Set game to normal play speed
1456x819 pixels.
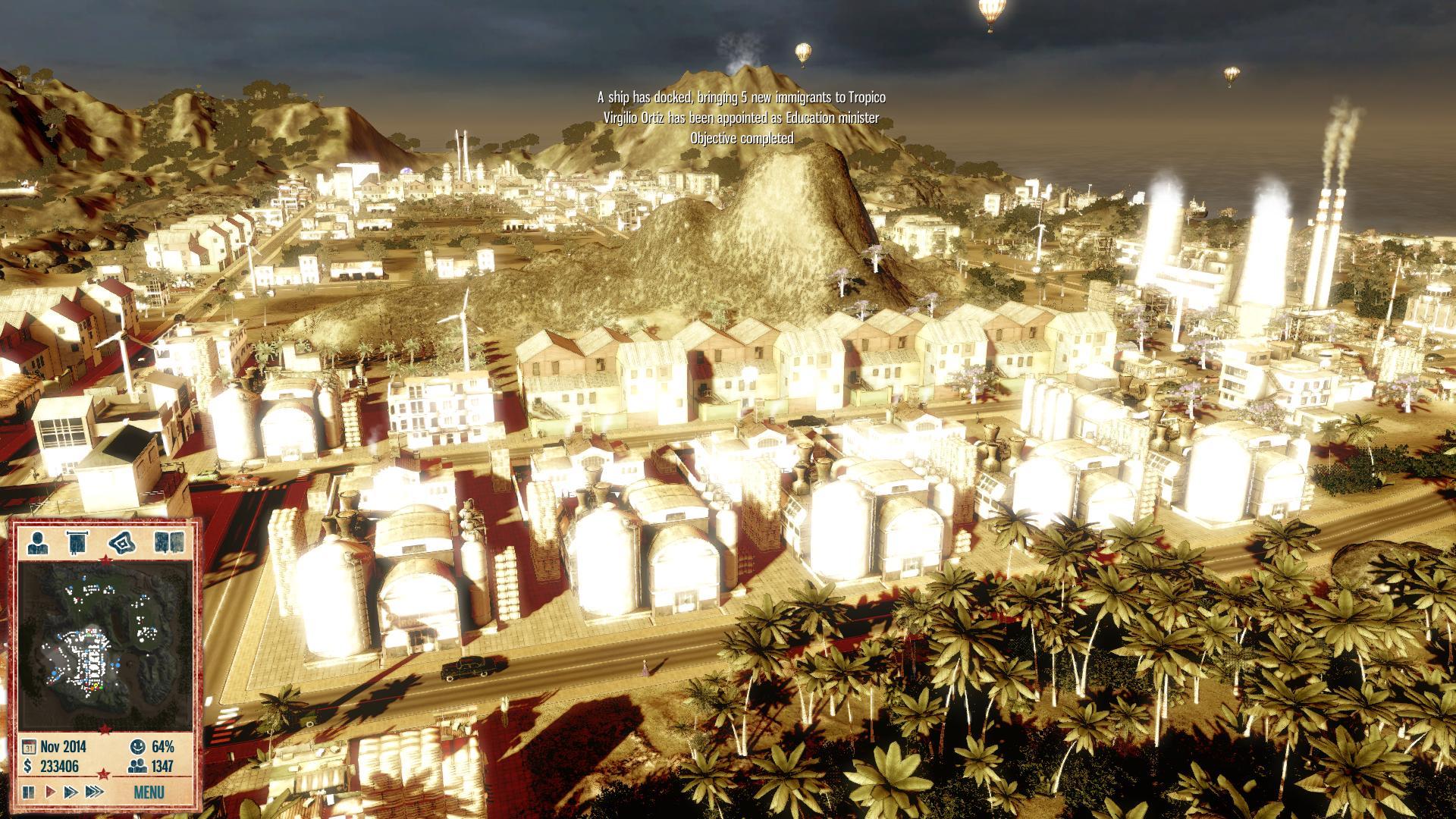(x=50, y=792)
